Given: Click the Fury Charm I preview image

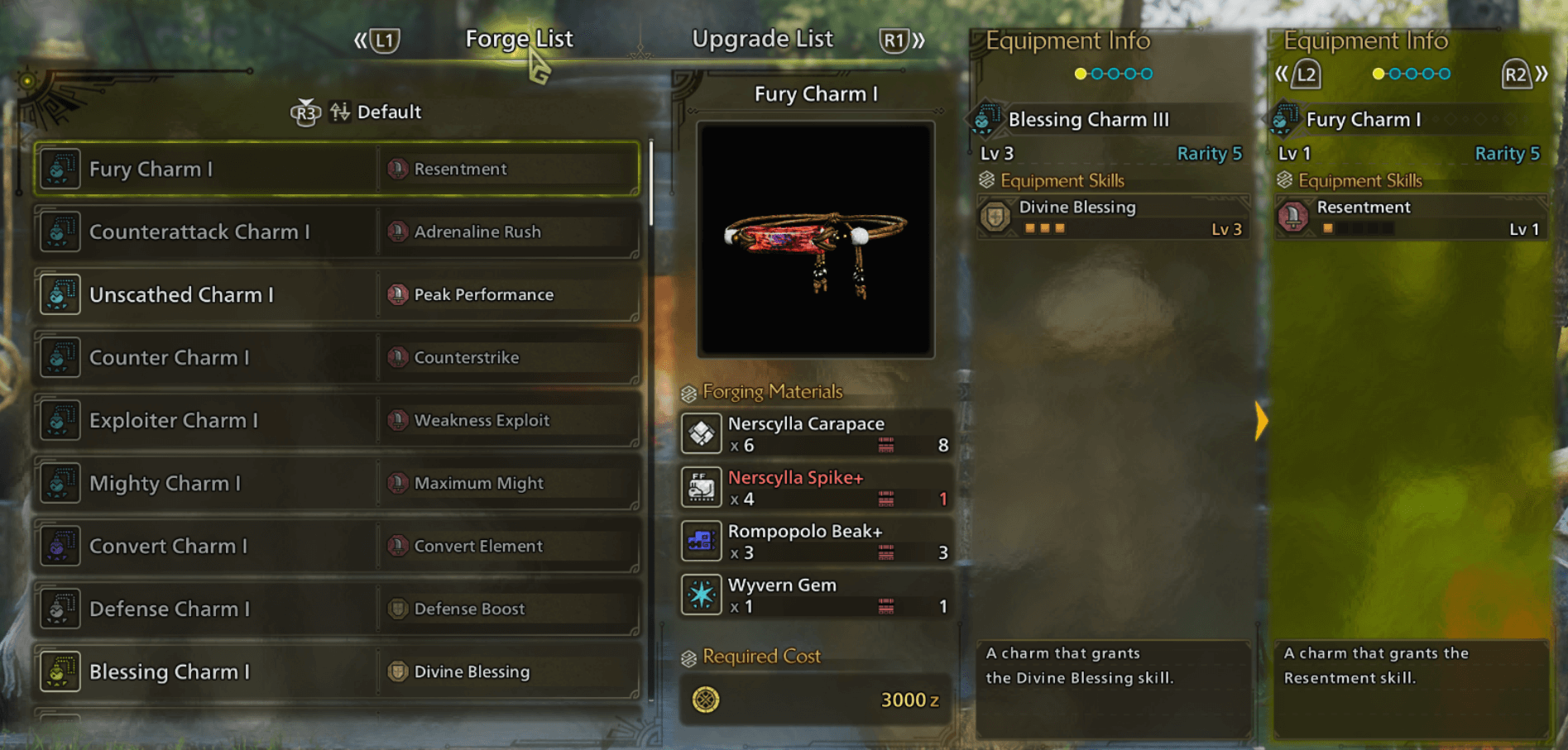Looking at the screenshot, I should coord(815,240).
